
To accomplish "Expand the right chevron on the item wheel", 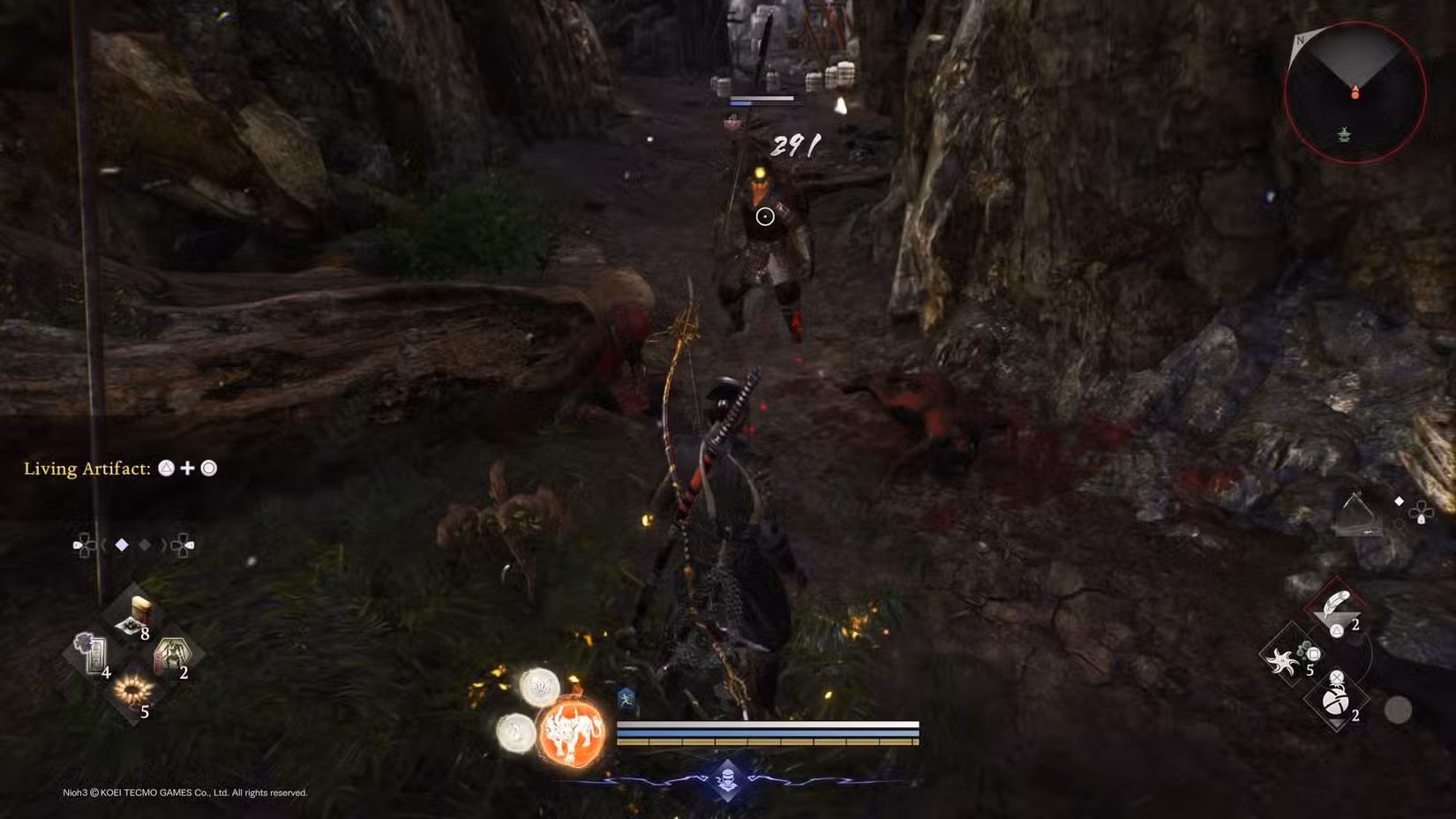I will [x=163, y=545].
